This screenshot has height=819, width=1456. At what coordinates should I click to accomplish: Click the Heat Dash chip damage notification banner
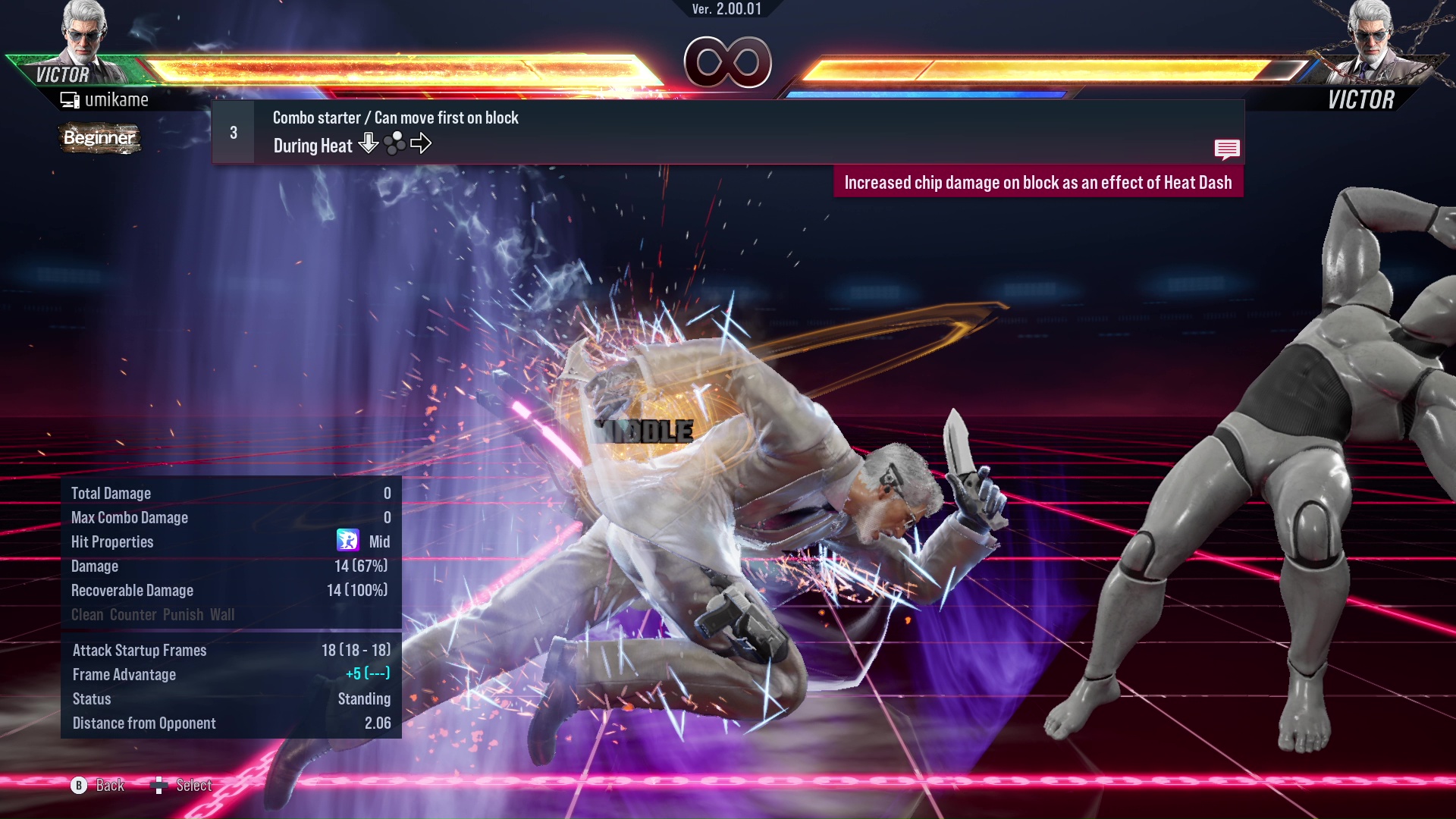click(x=1039, y=182)
